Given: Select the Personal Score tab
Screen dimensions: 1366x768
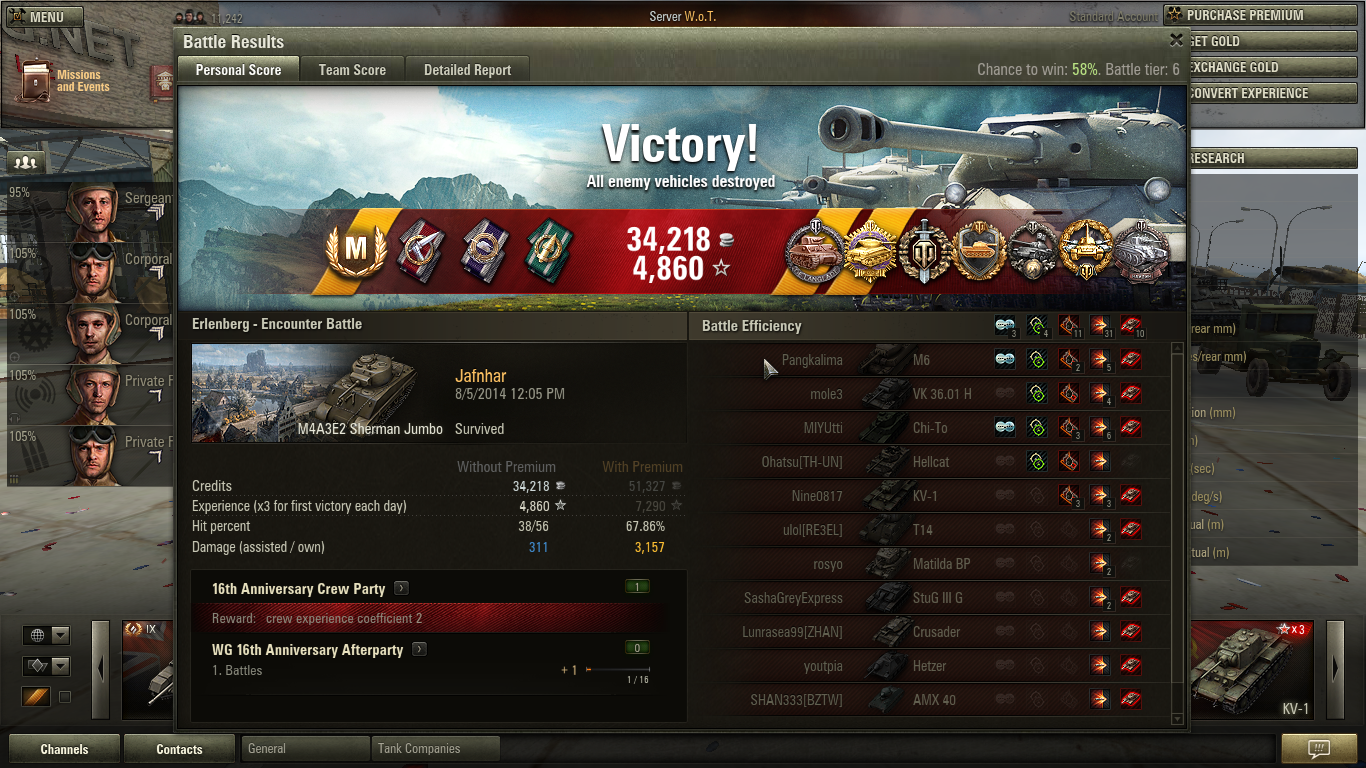Looking at the screenshot, I should pyautogui.click(x=238, y=70).
